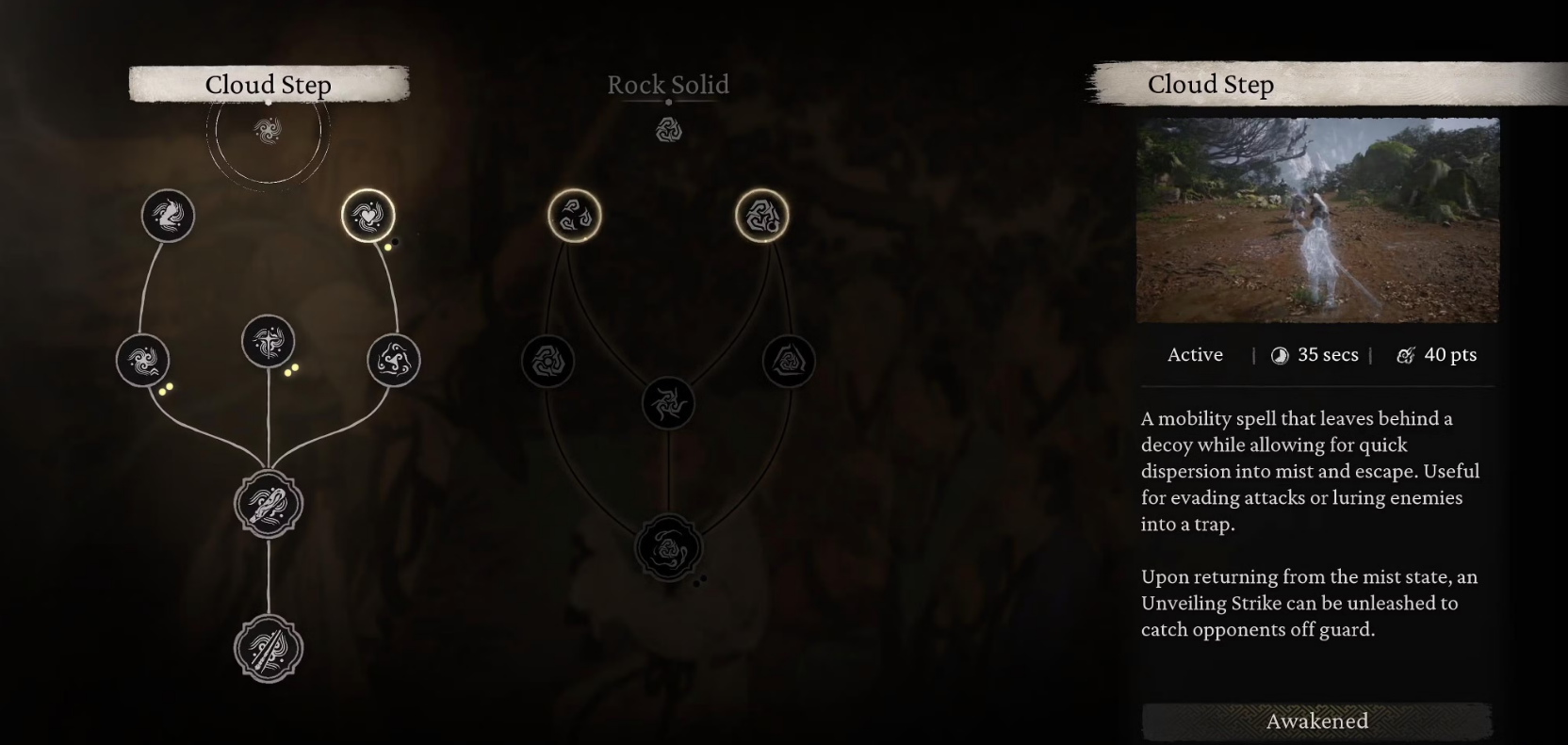This screenshot has width=1568, height=745.
Task: Click the Cloud Step core spell emblem
Action: (269, 130)
